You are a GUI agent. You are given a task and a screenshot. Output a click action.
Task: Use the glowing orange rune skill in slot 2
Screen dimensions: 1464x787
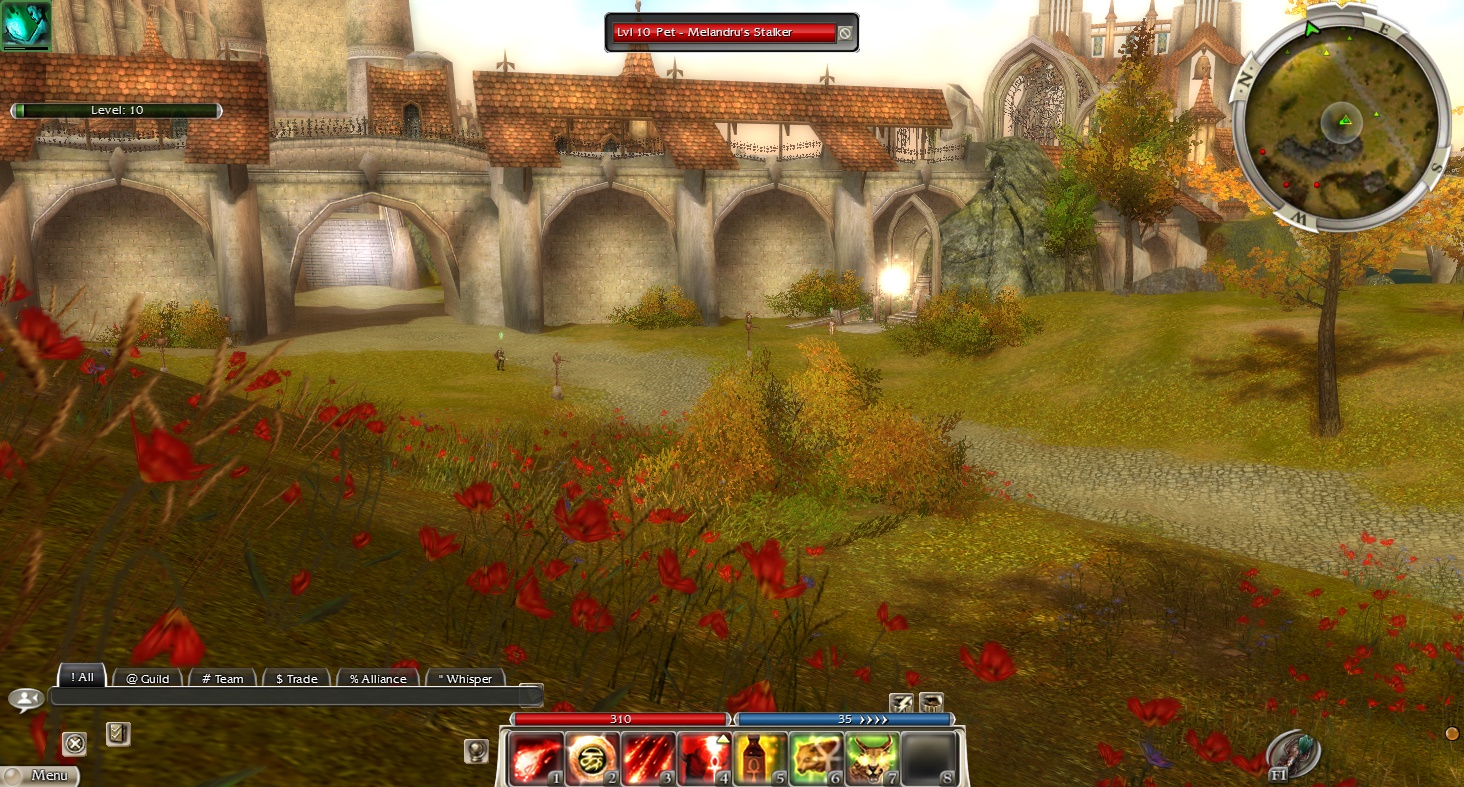[x=592, y=758]
